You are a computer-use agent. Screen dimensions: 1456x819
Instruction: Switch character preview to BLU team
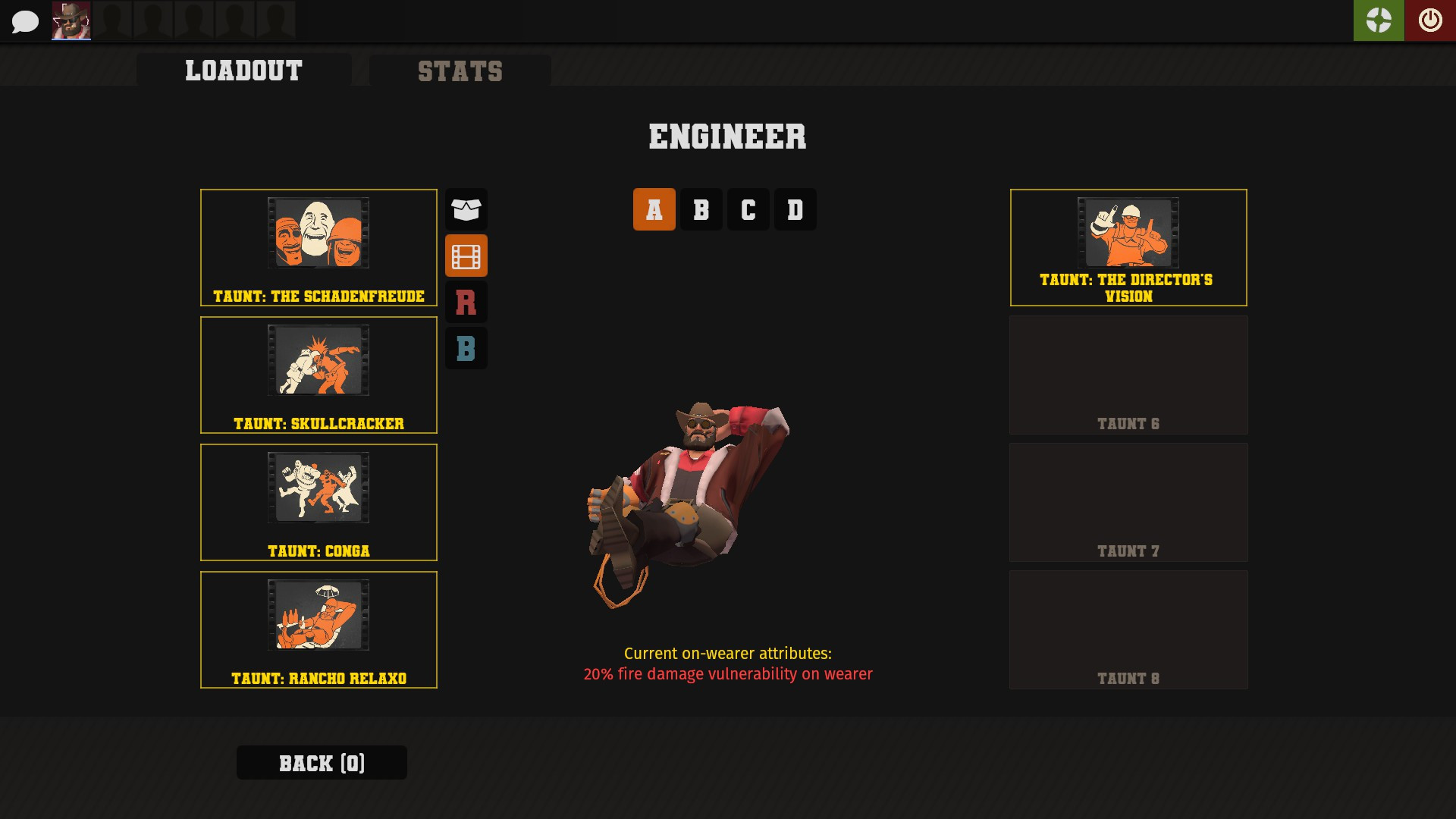tap(466, 348)
